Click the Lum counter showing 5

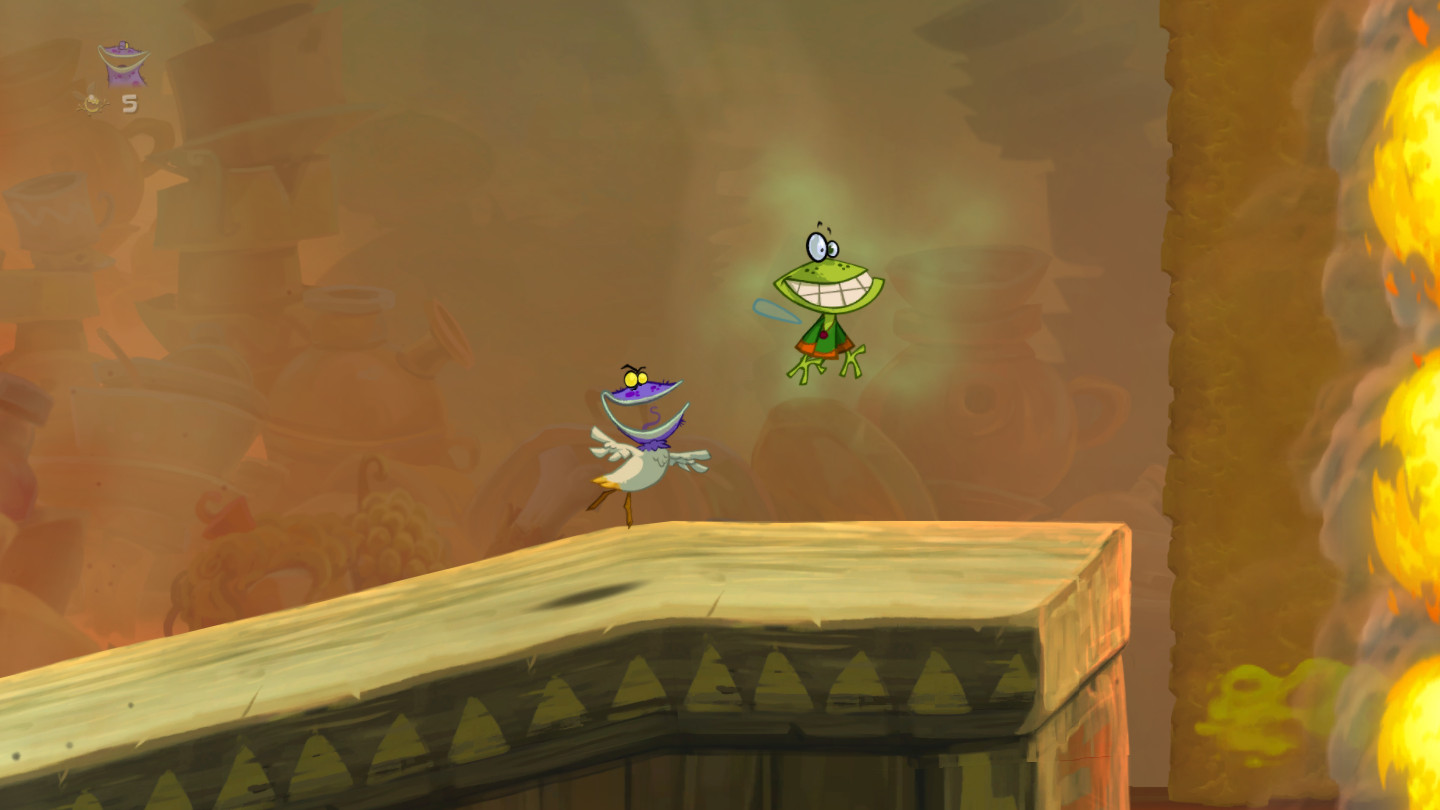point(129,101)
